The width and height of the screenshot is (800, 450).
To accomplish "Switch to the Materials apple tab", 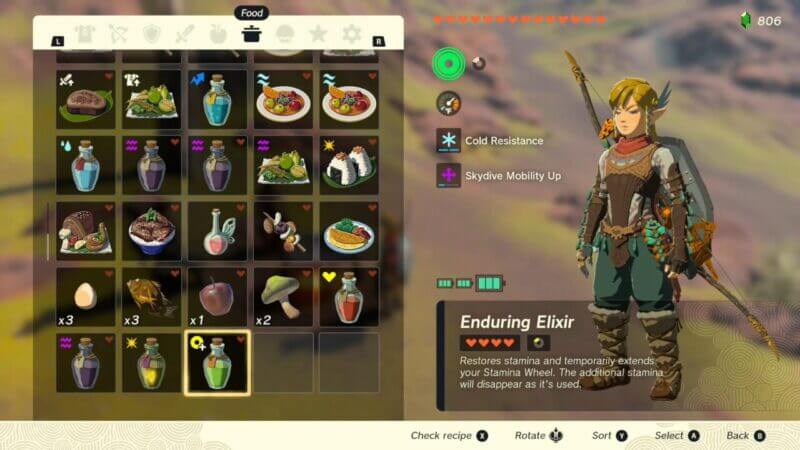I will click(x=218, y=35).
